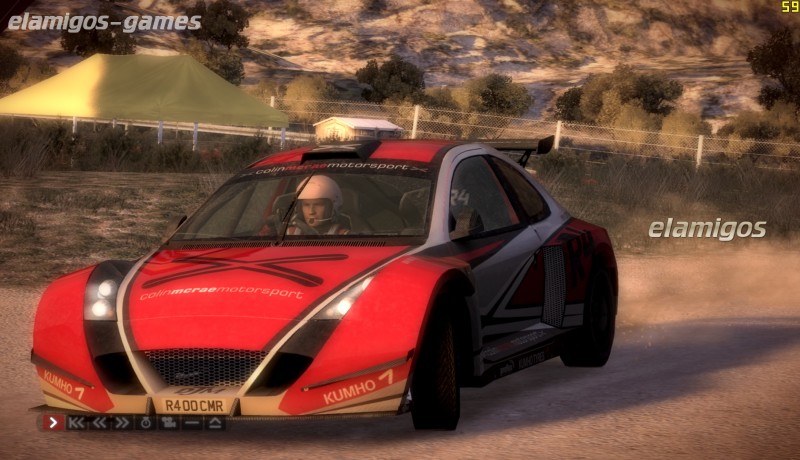The image size is (800, 460).
Task: Click the dash icon in replay bar
Action: pos(192,423)
